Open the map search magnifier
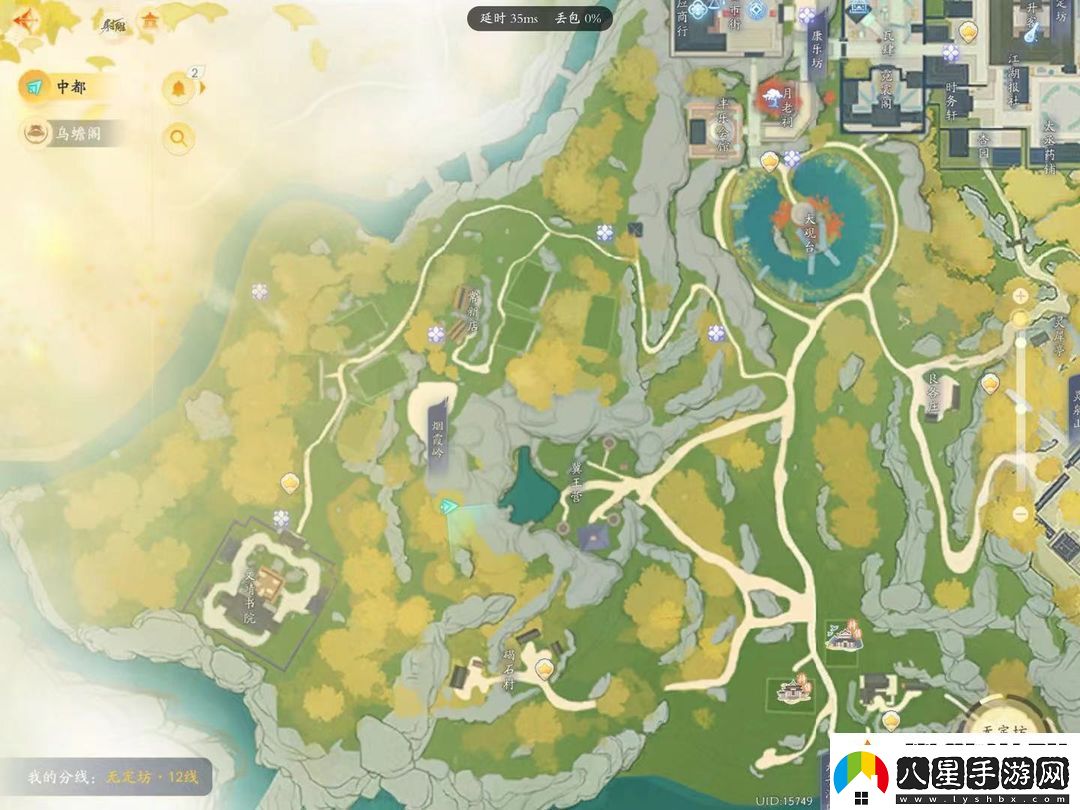Image resolution: width=1080 pixels, height=810 pixels. point(179,138)
